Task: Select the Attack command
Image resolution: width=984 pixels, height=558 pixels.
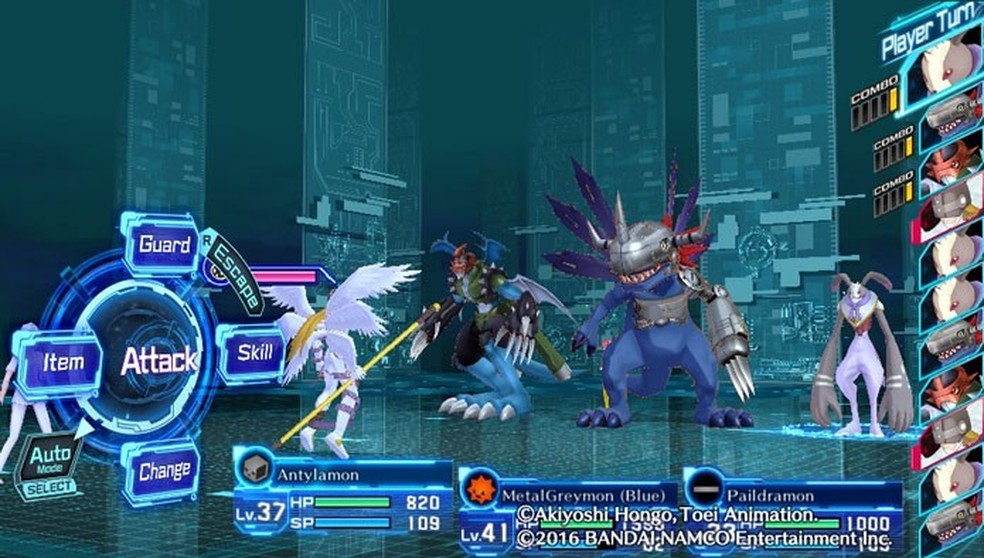Action: [159, 361]
